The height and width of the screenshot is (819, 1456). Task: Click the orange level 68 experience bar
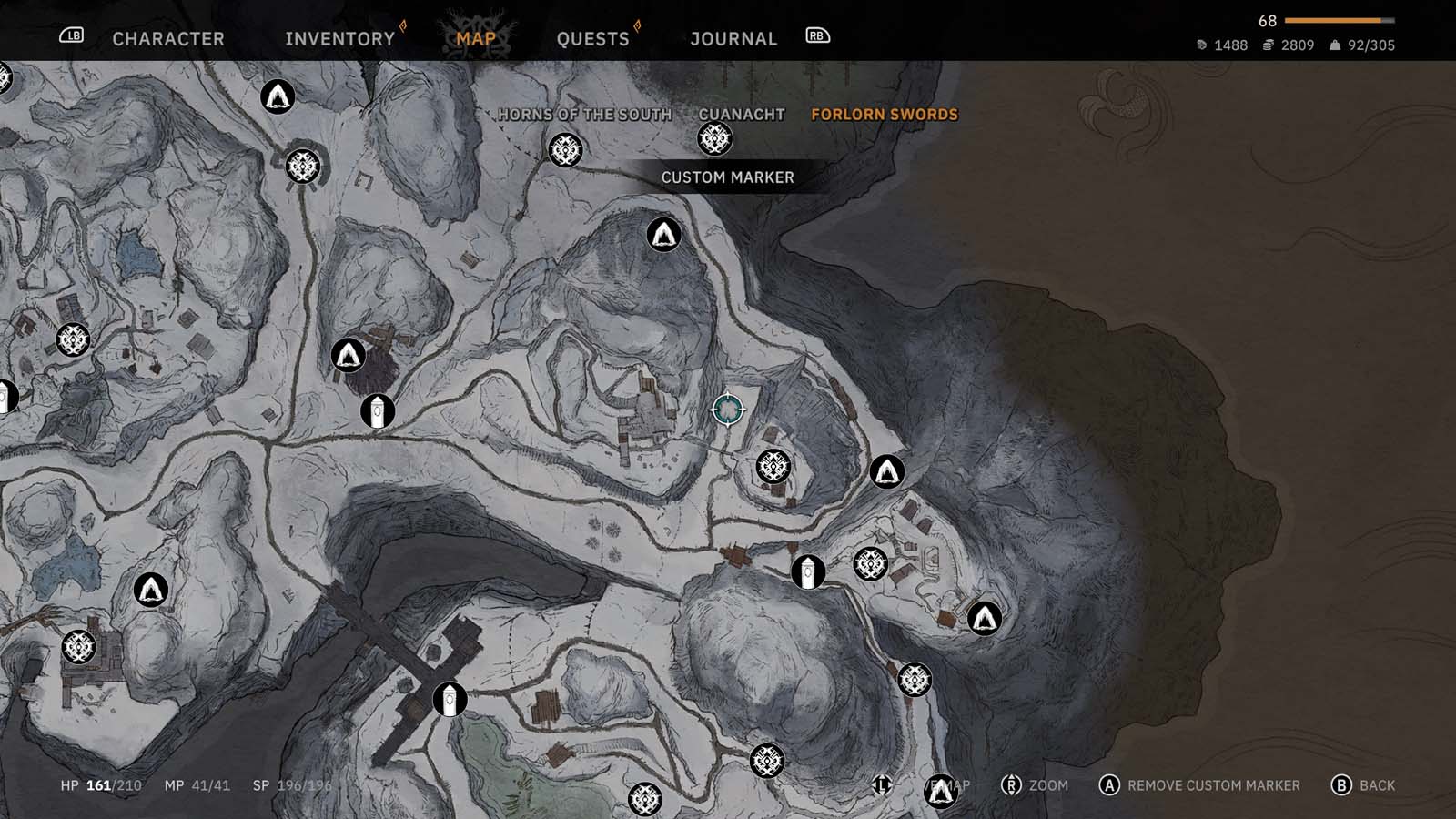point(1335,20)
